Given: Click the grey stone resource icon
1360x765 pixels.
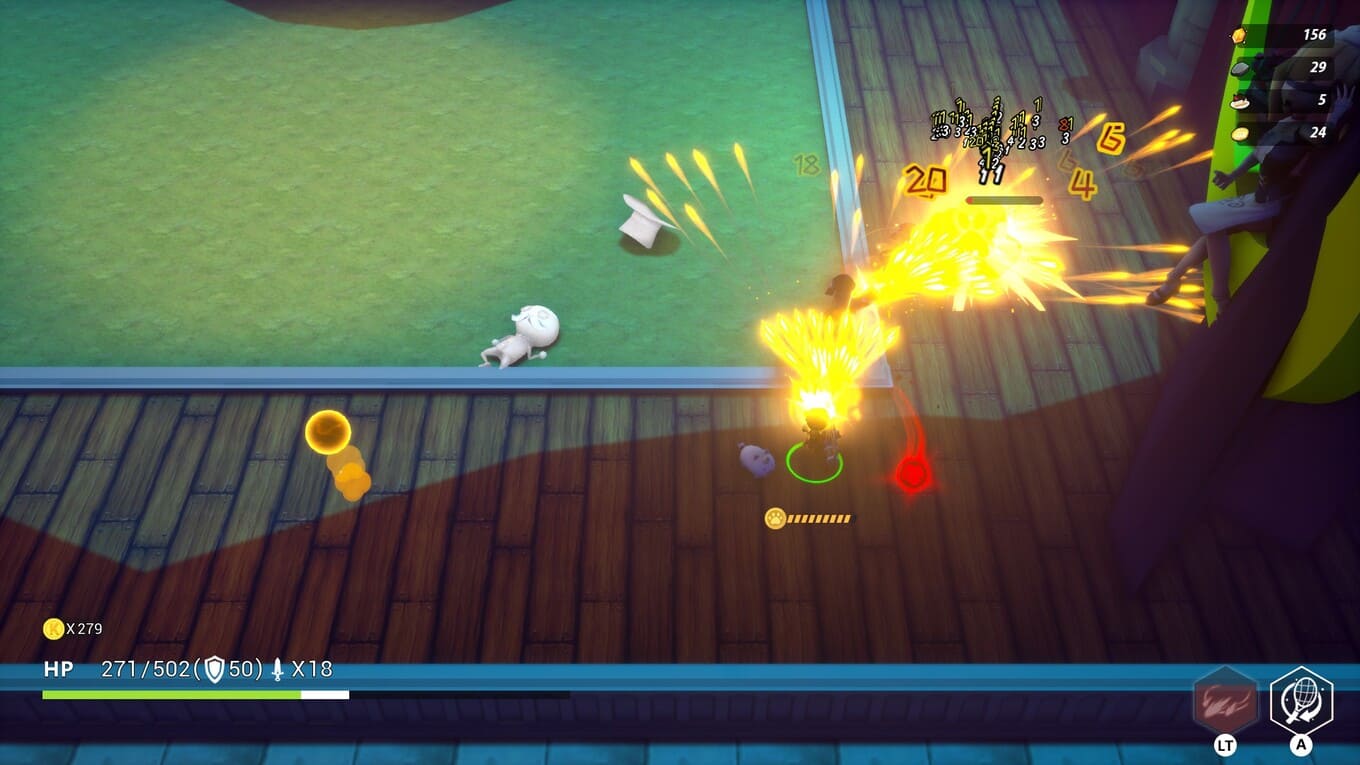Looking at the screenshot, I should (x=1240, y=68).
